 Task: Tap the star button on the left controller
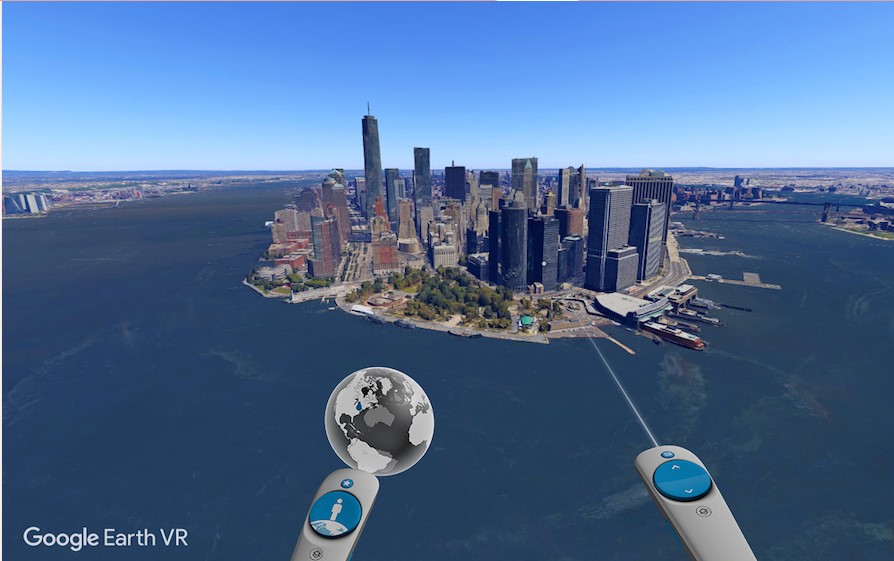[x=348, y=483]
